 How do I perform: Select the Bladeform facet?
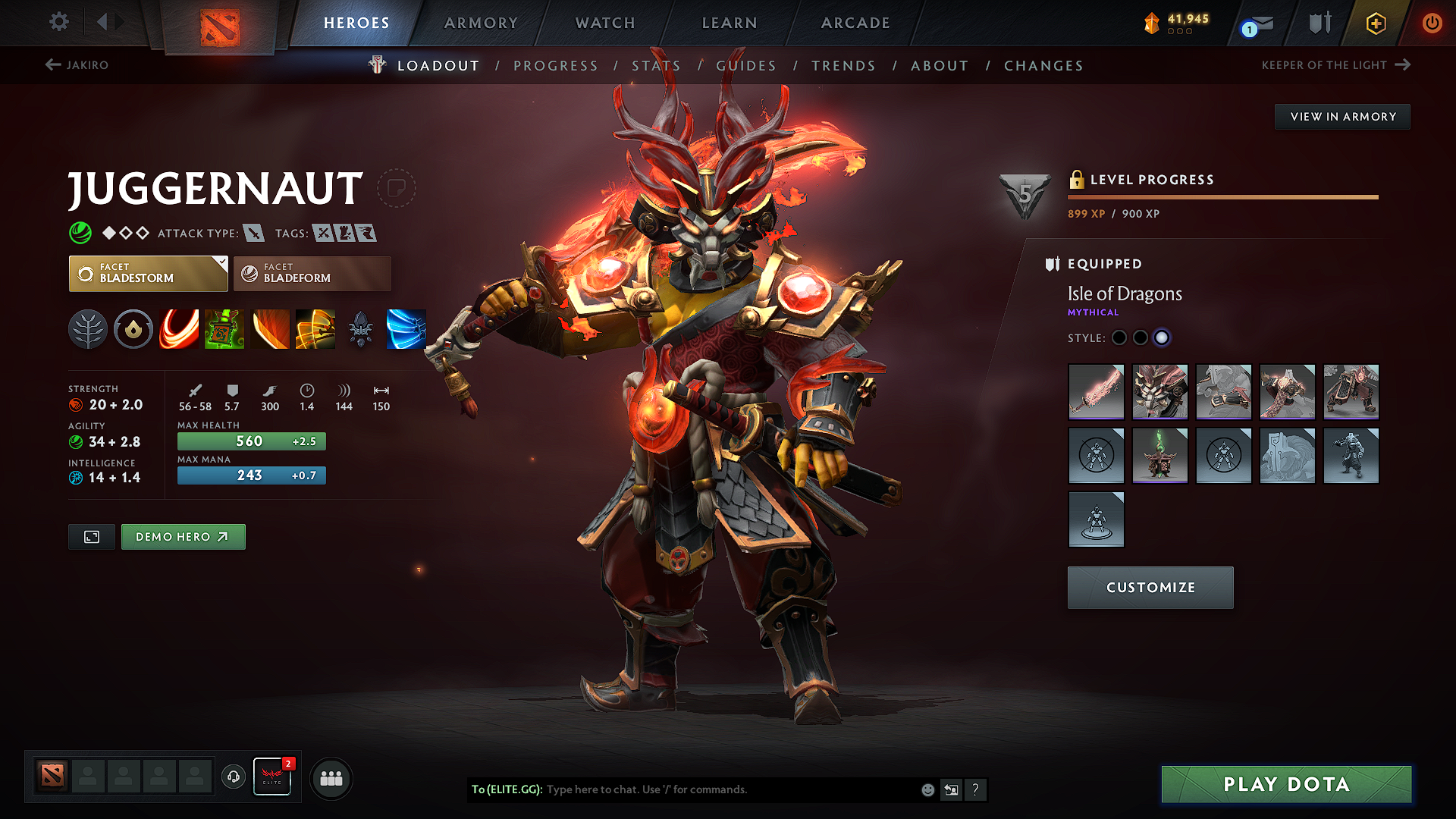[312, 274]
